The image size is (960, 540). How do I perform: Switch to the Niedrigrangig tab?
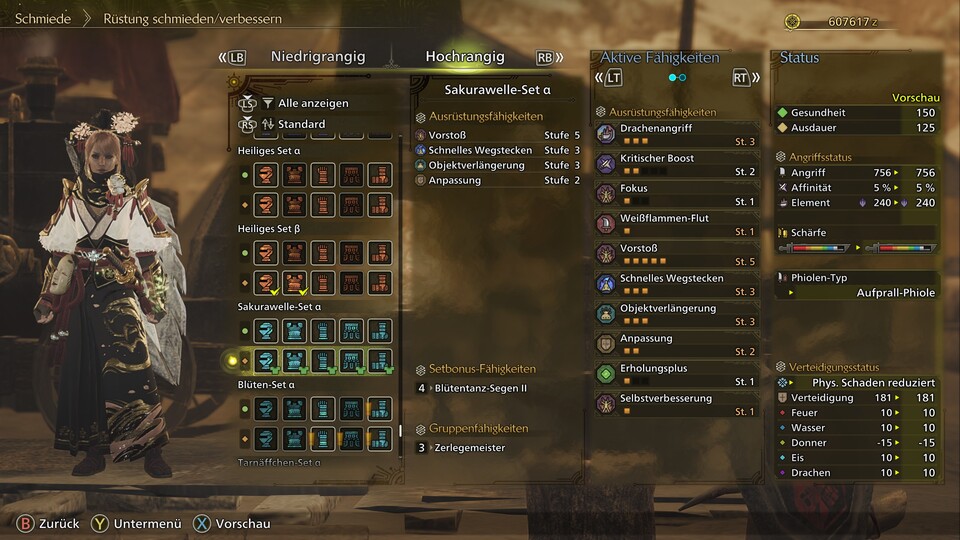point(317,57)
